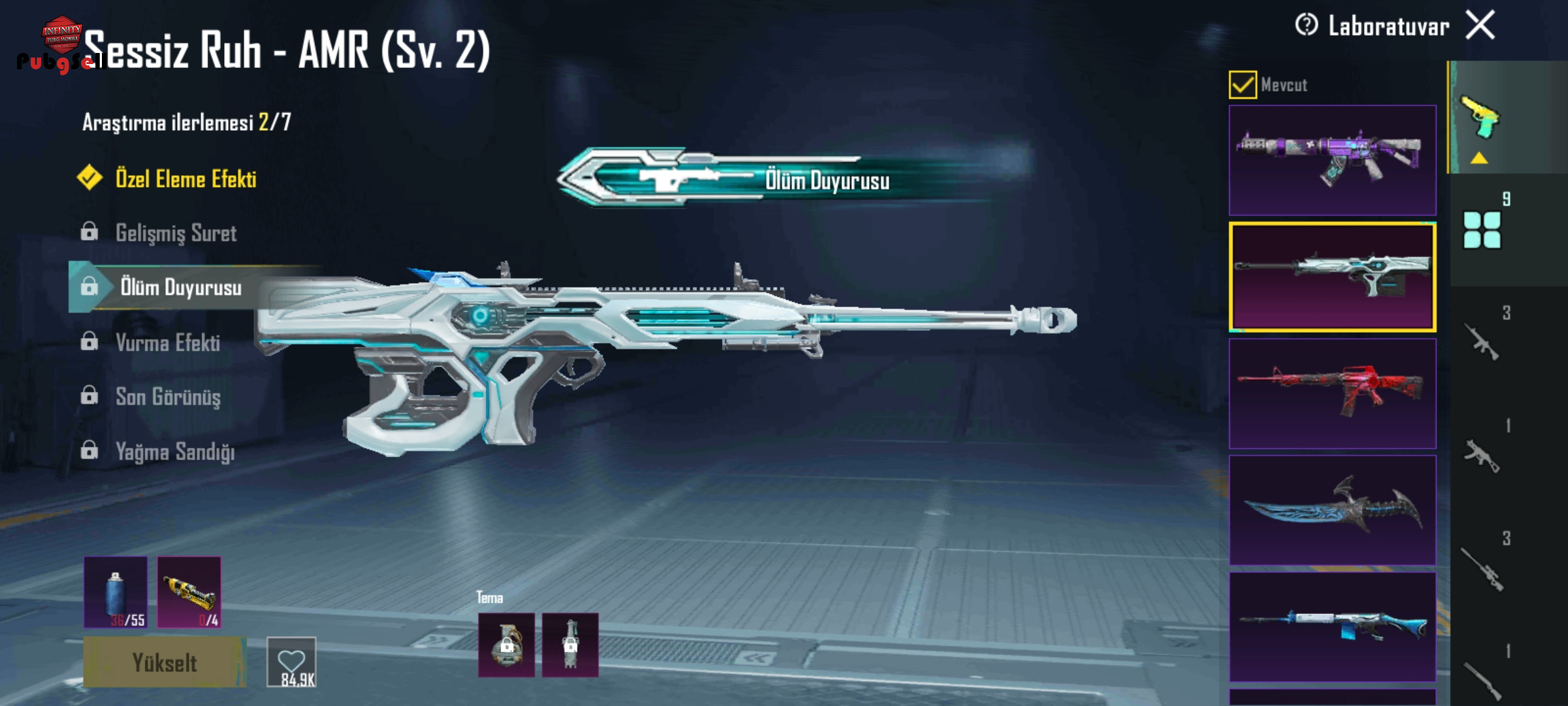Select the Son Görünüş entry
This screenshot has width=1568, height=706.
167,397
